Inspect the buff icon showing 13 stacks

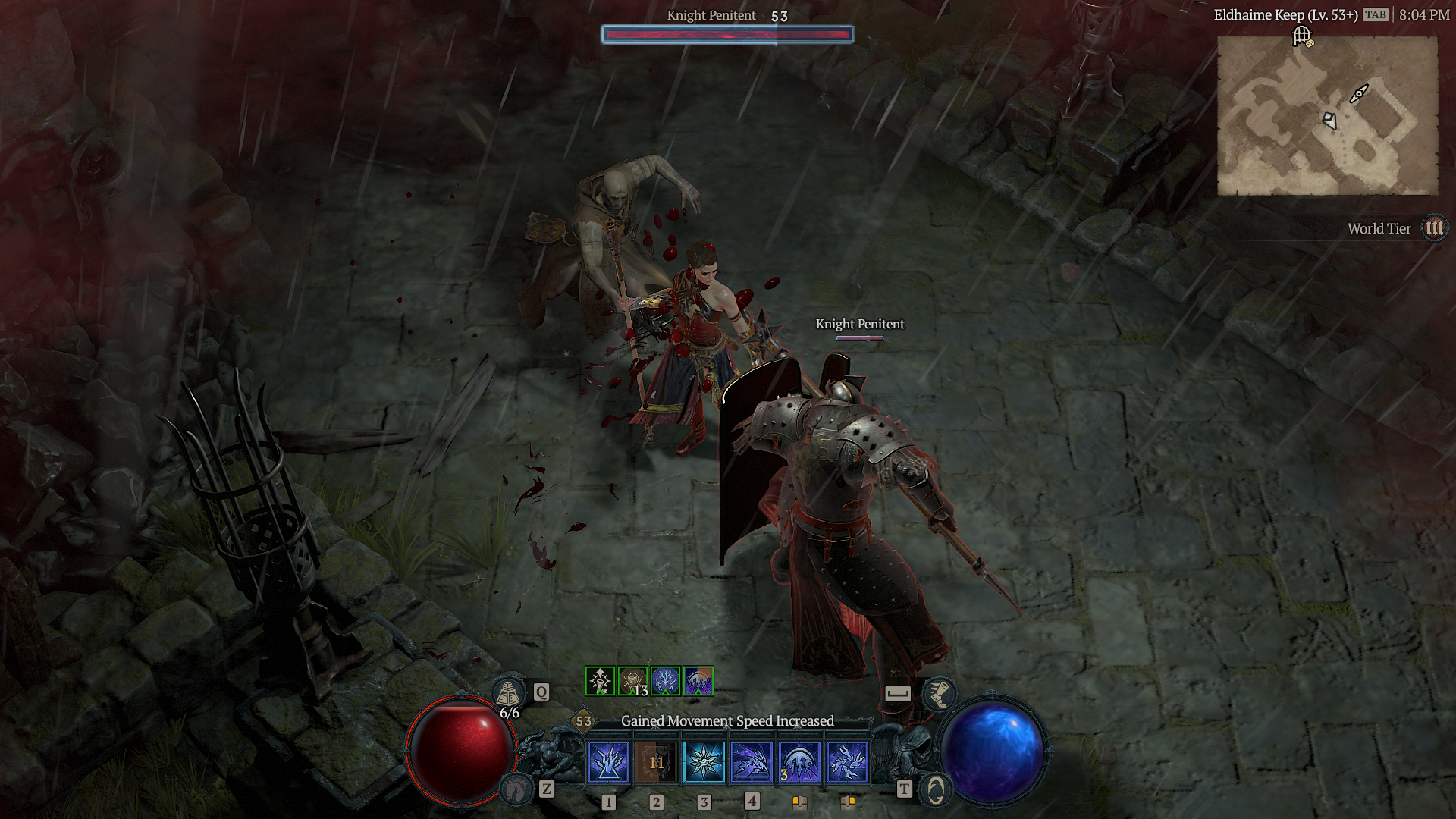632,681
